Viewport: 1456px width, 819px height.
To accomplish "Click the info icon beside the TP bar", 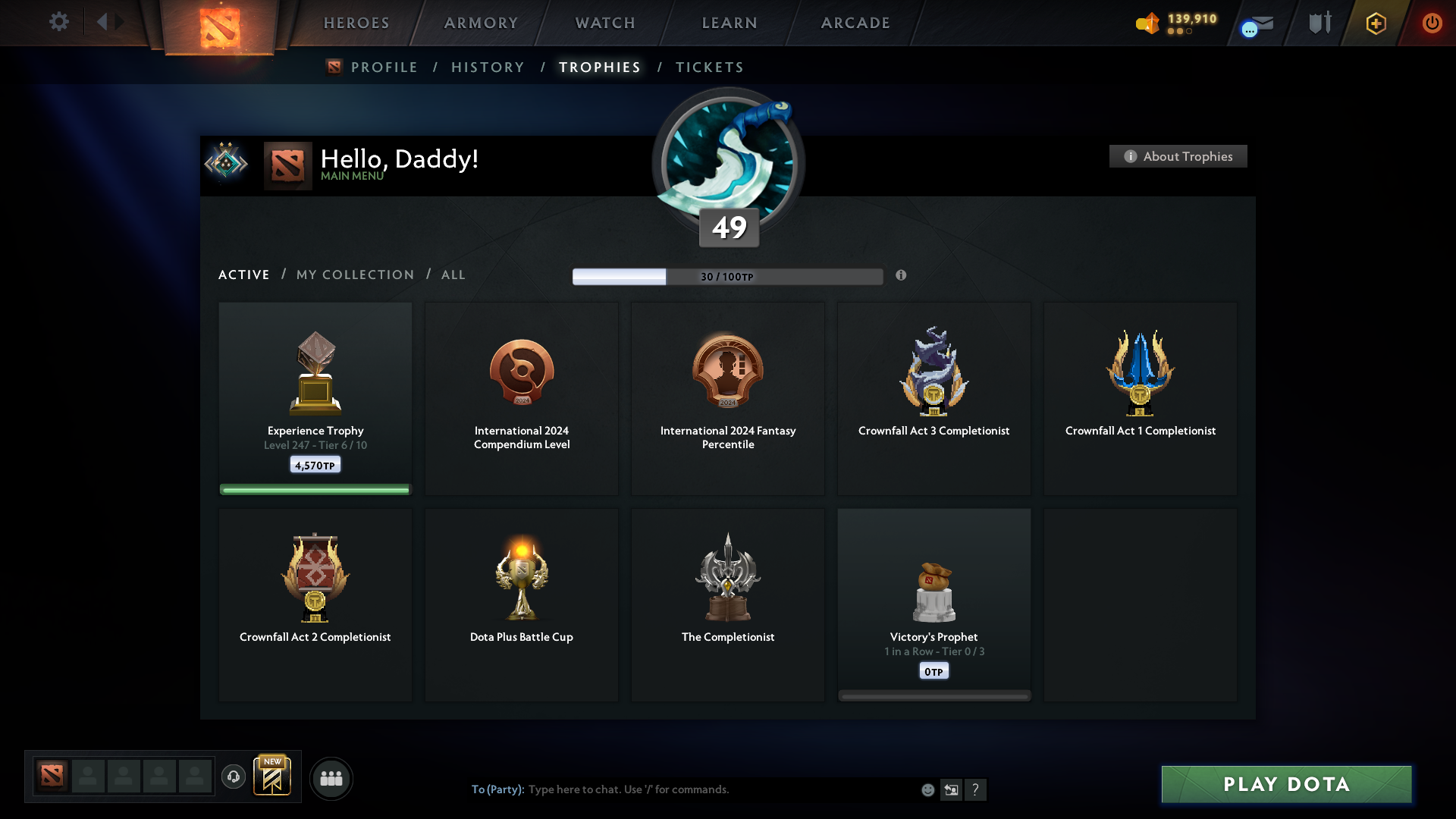I will pyautogui.click(x=902, y=276).
